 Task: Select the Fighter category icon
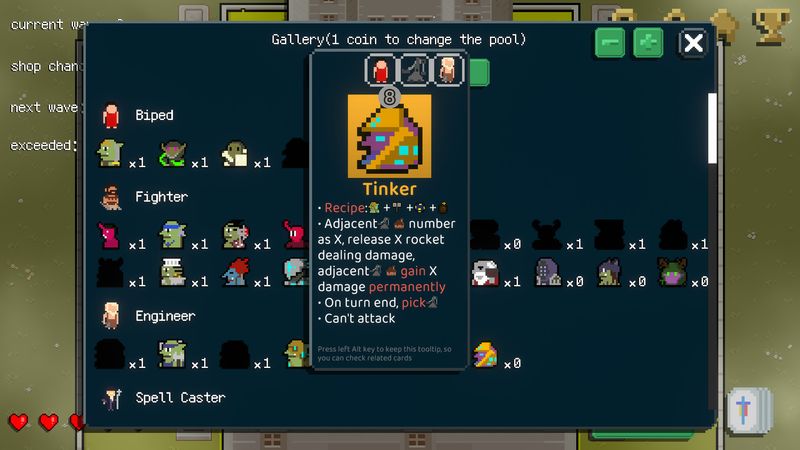click(111, 197)
